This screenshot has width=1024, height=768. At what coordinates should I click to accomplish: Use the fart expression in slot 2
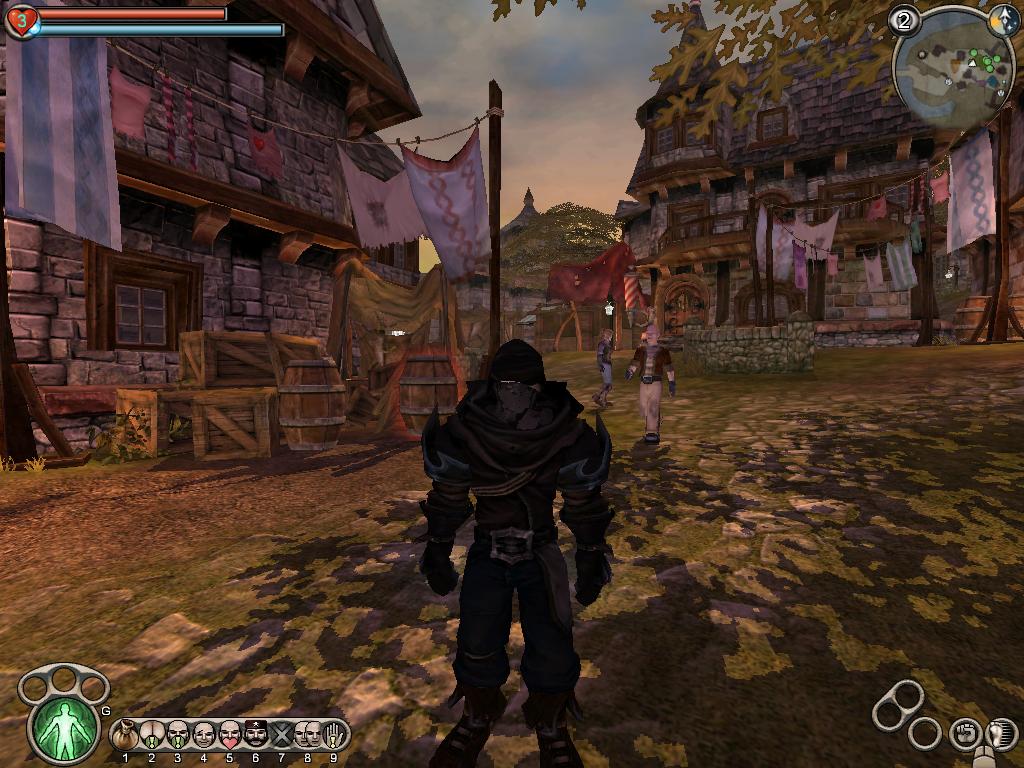tap(151, 736)
